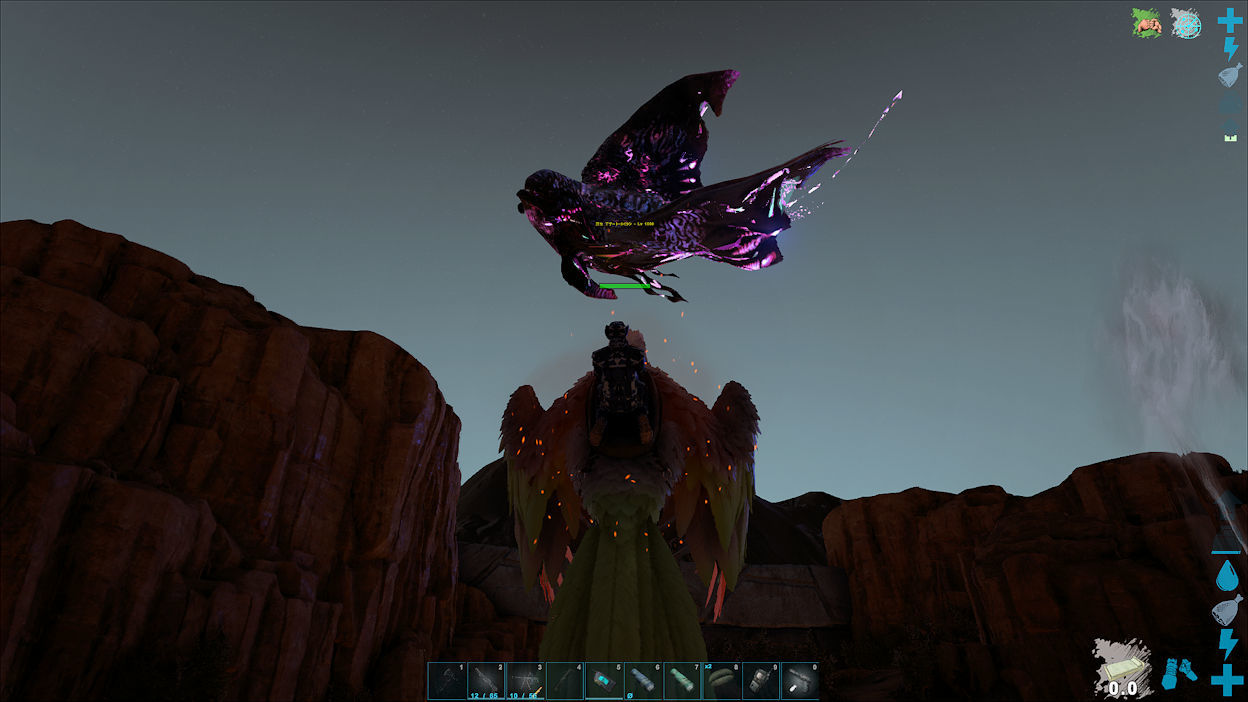
Task: Click the bed icon showing 0.0
Action: click(1122, 668)
